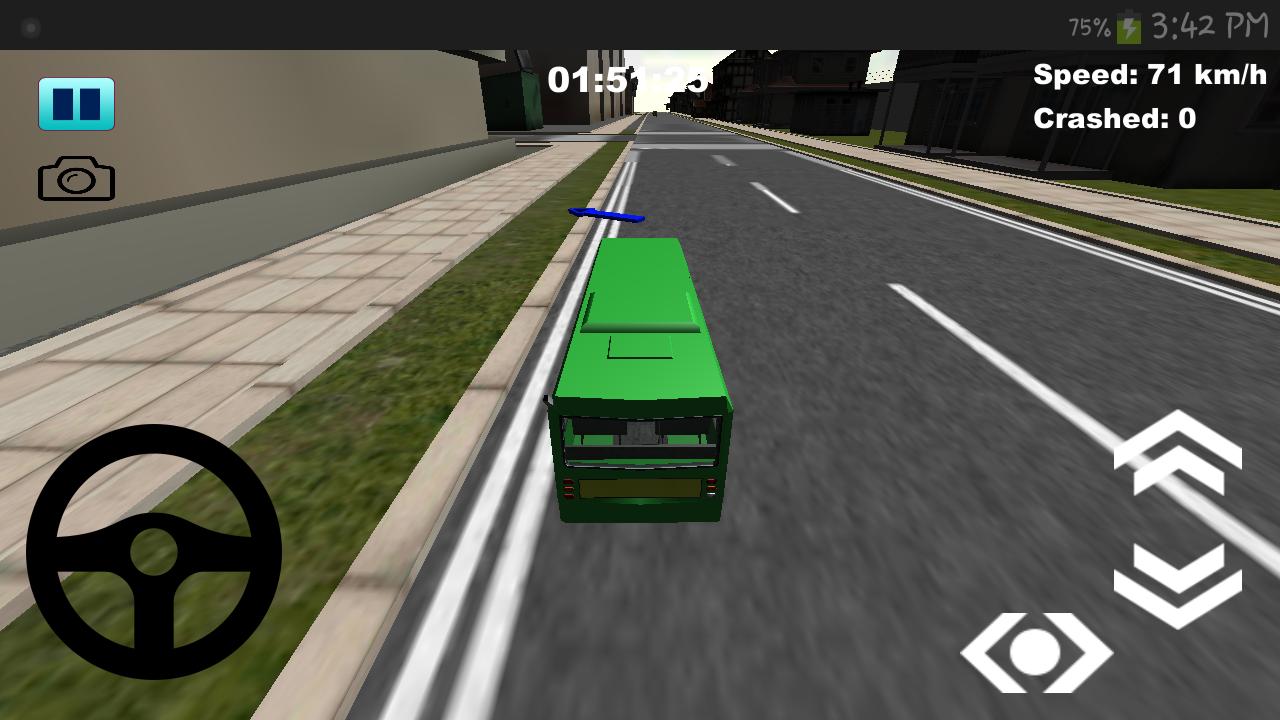The width and height of the screenshot is (1280, 720).
Task: Select the steering wheel control
Action: (x=155, y=555)
